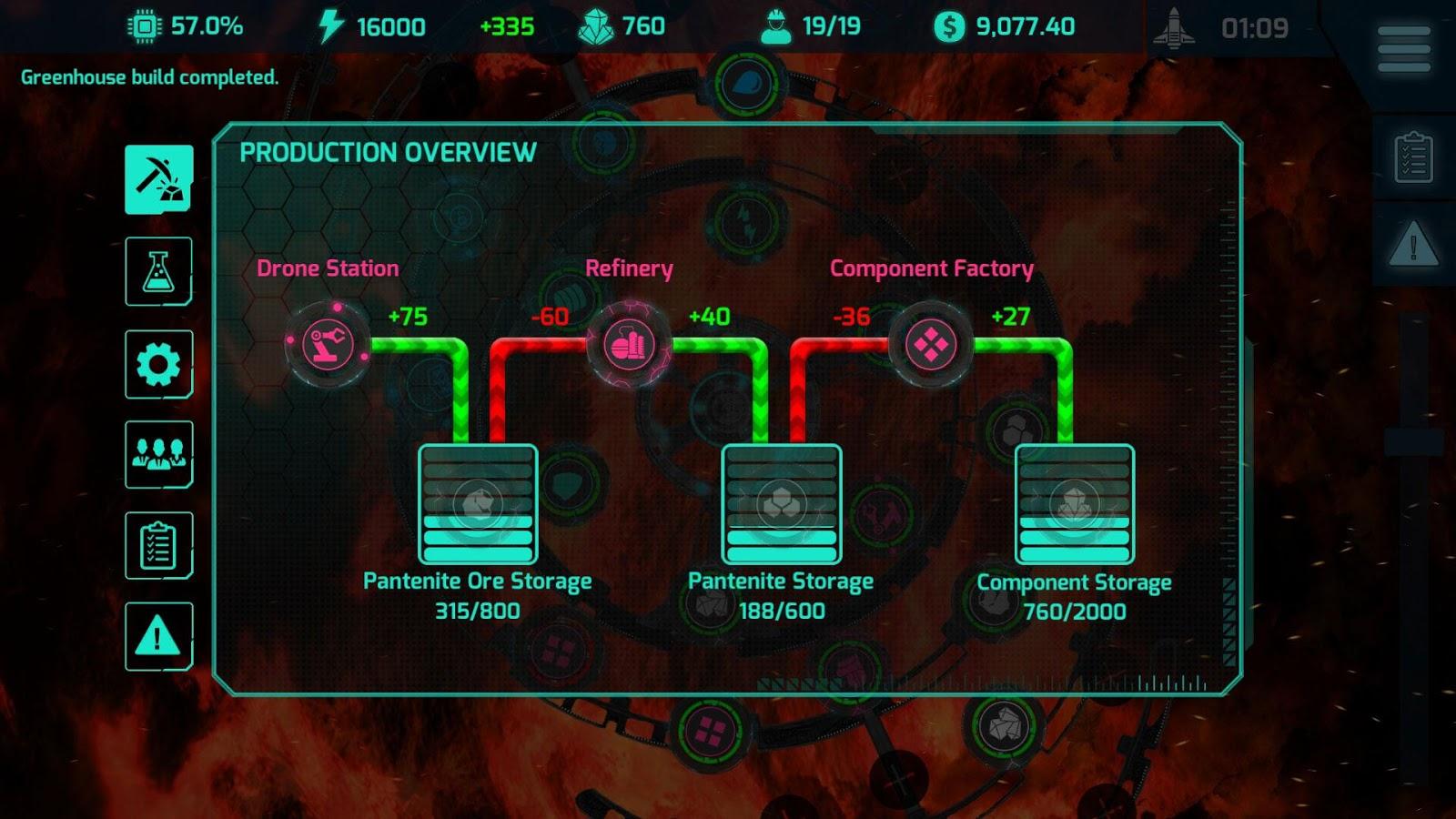Image resolution: width=1456 pixels, height=819 pixels.
Task: Open the hamburger menu
Action: point(1403,49)
